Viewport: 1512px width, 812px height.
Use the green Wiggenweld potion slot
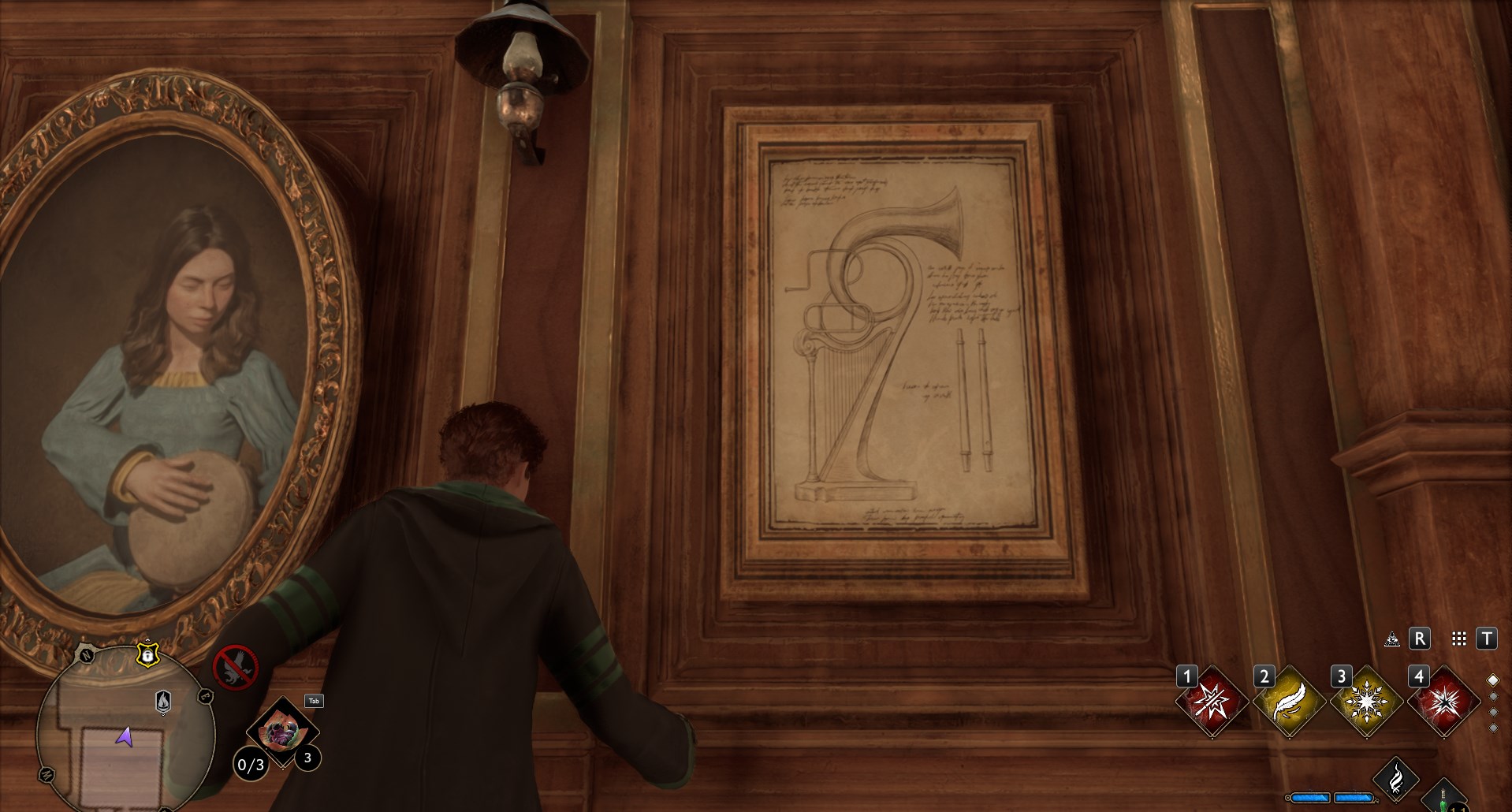point(1443,798)
